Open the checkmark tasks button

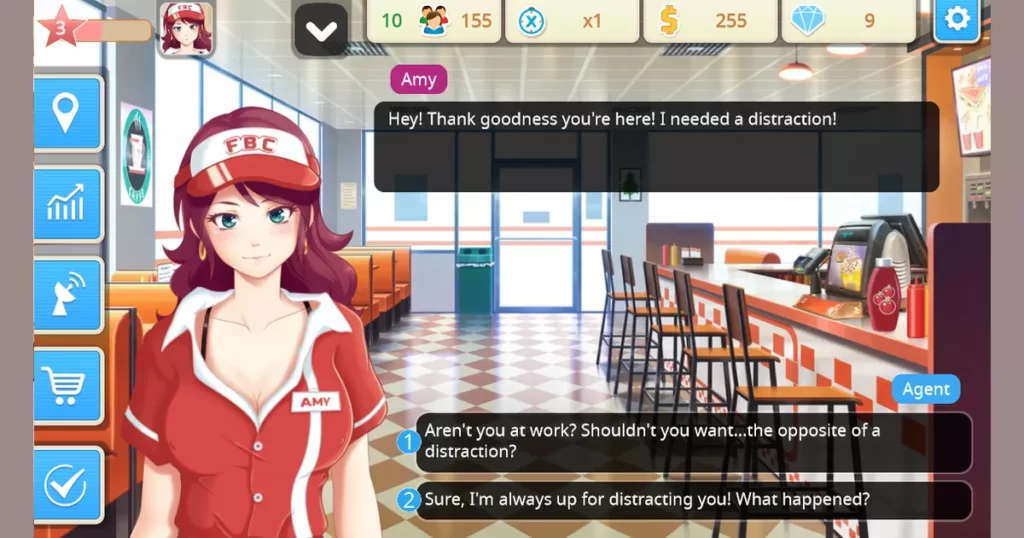pyautogui.click(x=67, y=485)
